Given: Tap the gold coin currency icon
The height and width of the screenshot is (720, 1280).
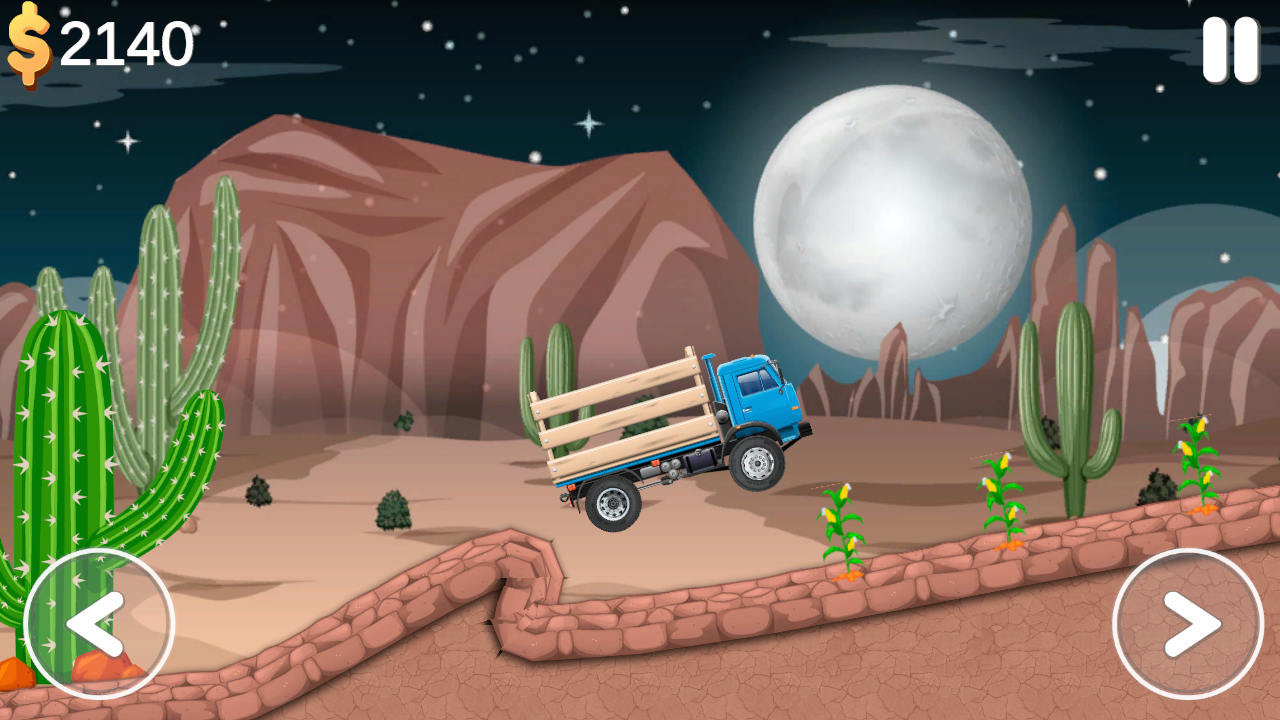Looking at the screenshot, I should pos(27,43).
